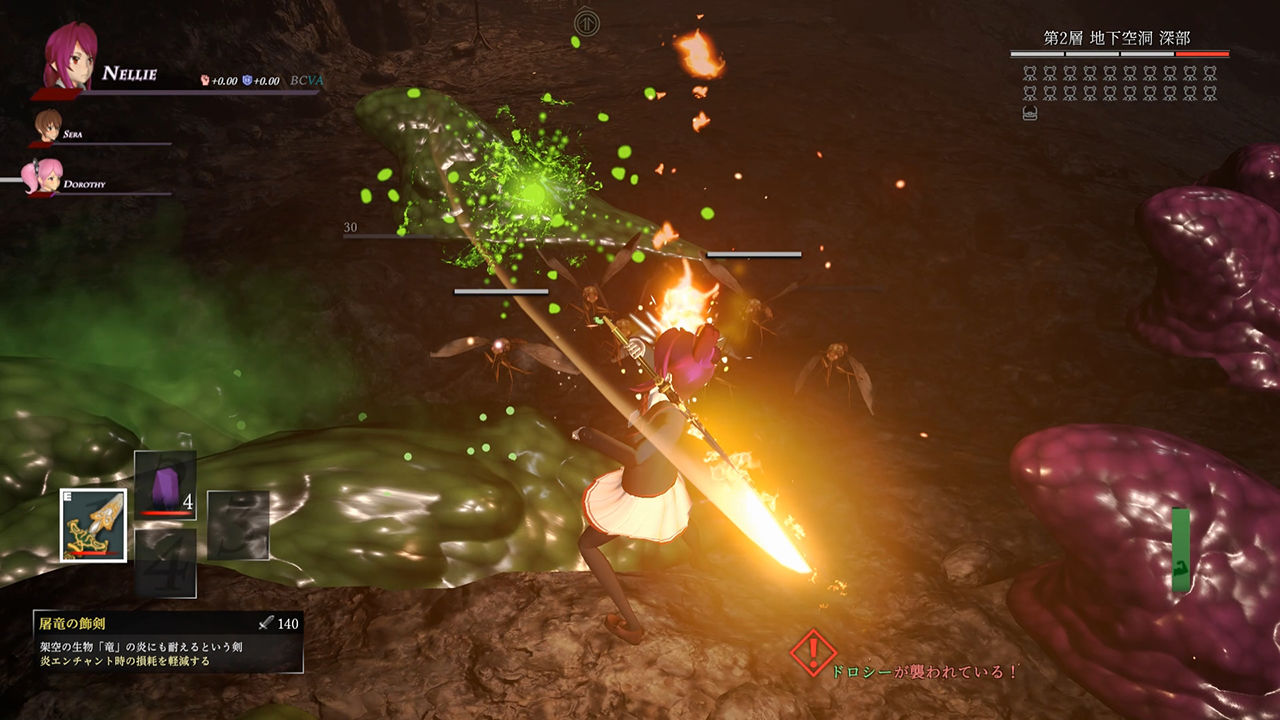Click the compass marker at top center
The width and height of the screenshot is (1280, 720).
(588, 22)
